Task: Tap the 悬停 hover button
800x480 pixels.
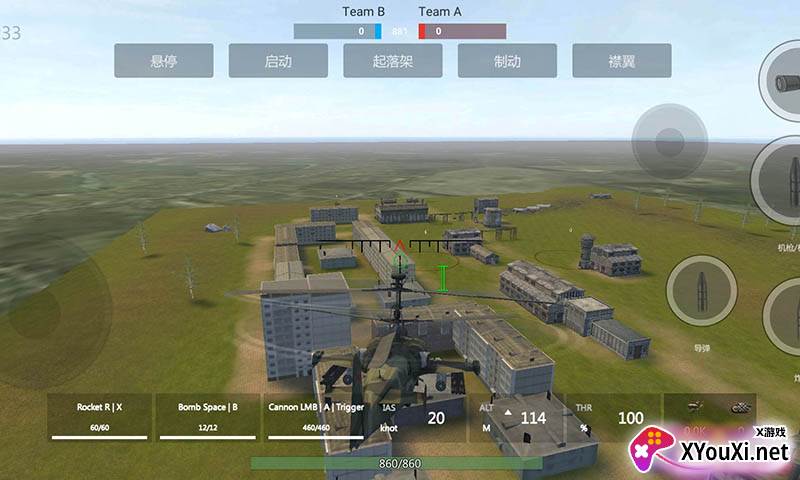Action: click(x=163, y=61)
